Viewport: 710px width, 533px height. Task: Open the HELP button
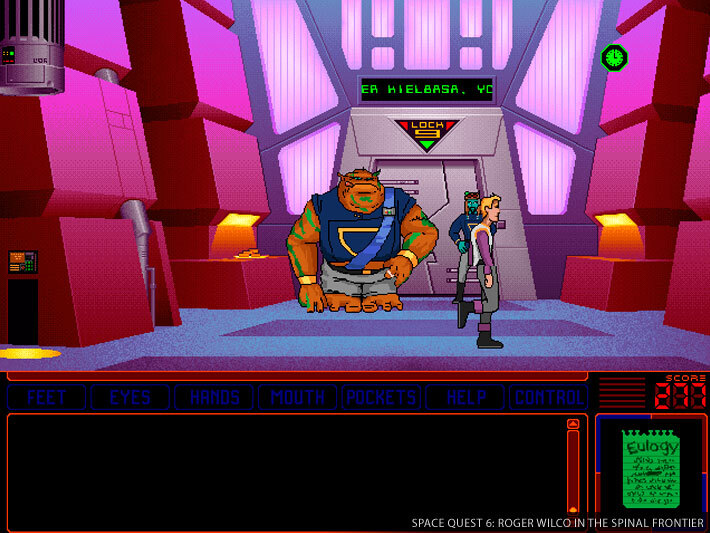466,397
